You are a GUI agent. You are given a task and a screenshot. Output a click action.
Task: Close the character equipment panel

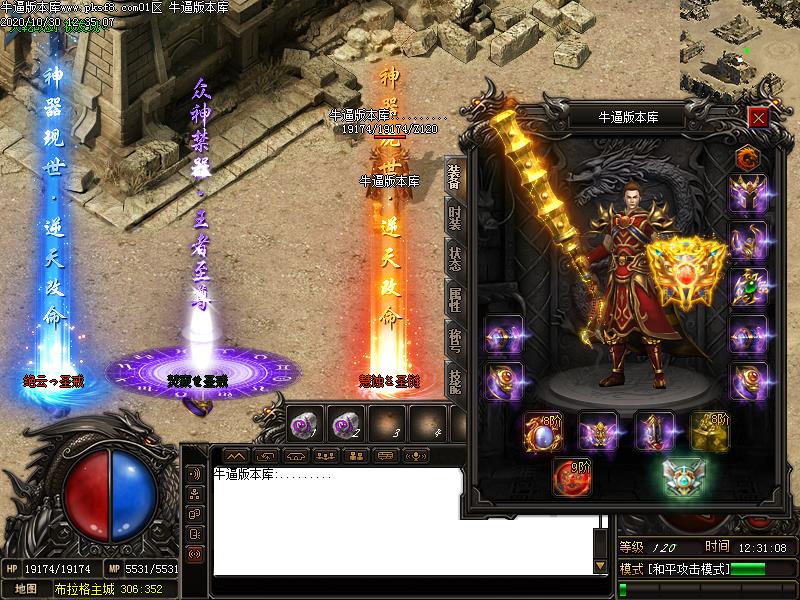point(758,118)
